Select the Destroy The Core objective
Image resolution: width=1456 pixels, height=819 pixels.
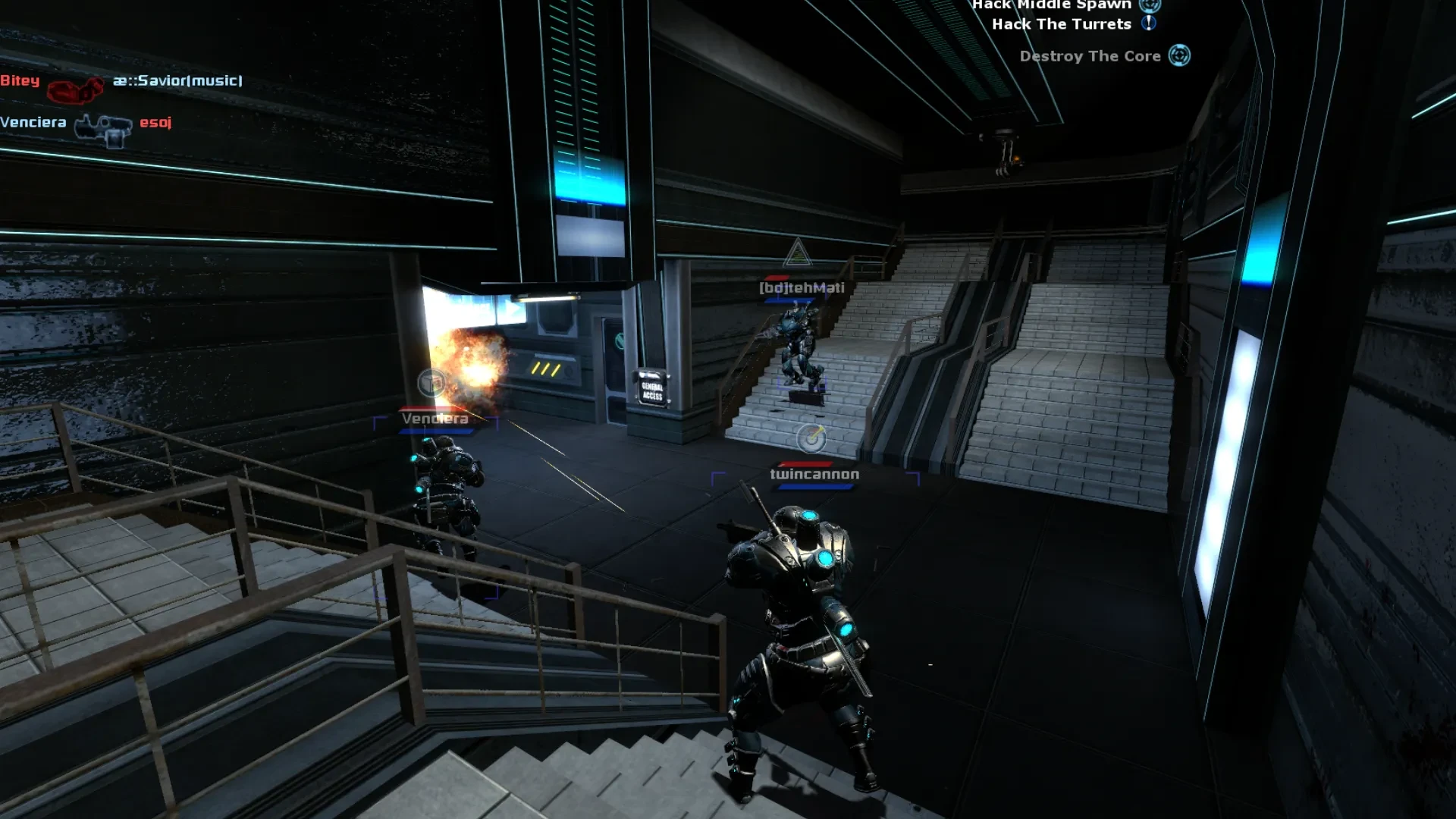(1090, 56)
